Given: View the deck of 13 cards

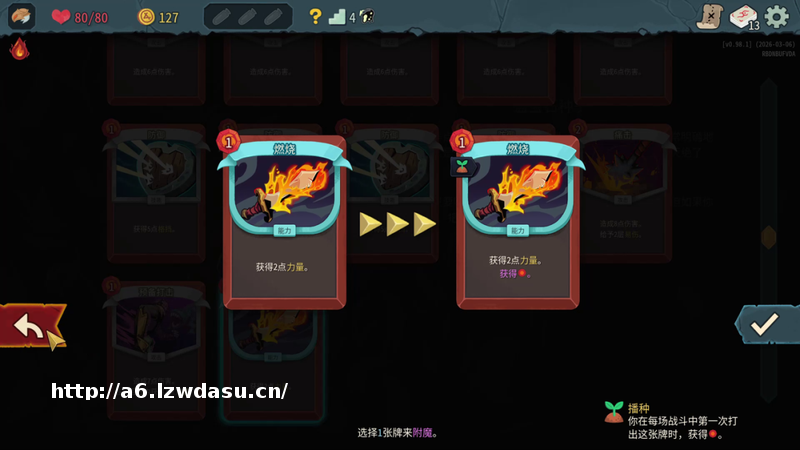Looking at the screenshot, I should [x=743, y=17].
